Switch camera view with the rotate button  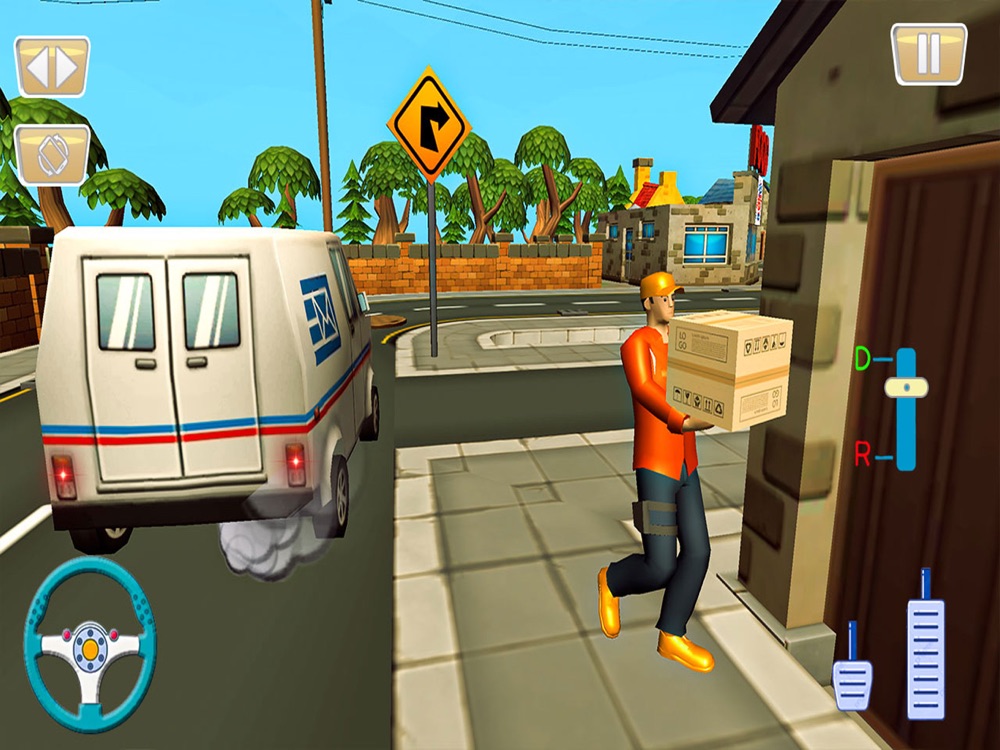coord(52,155)
